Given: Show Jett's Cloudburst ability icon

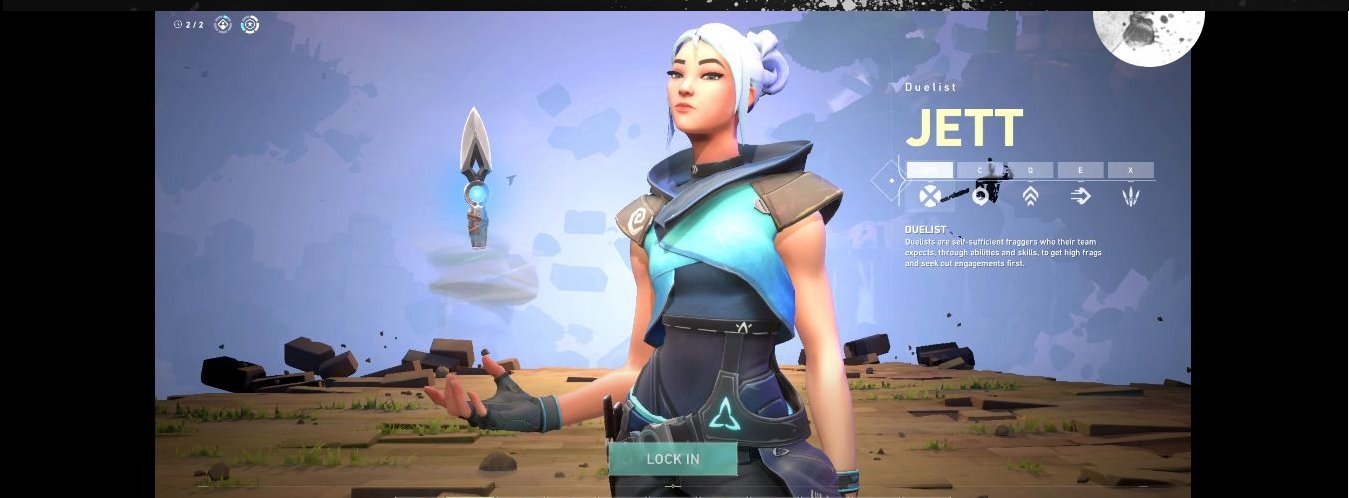Looking at the screenshot, I should point(981,196).
